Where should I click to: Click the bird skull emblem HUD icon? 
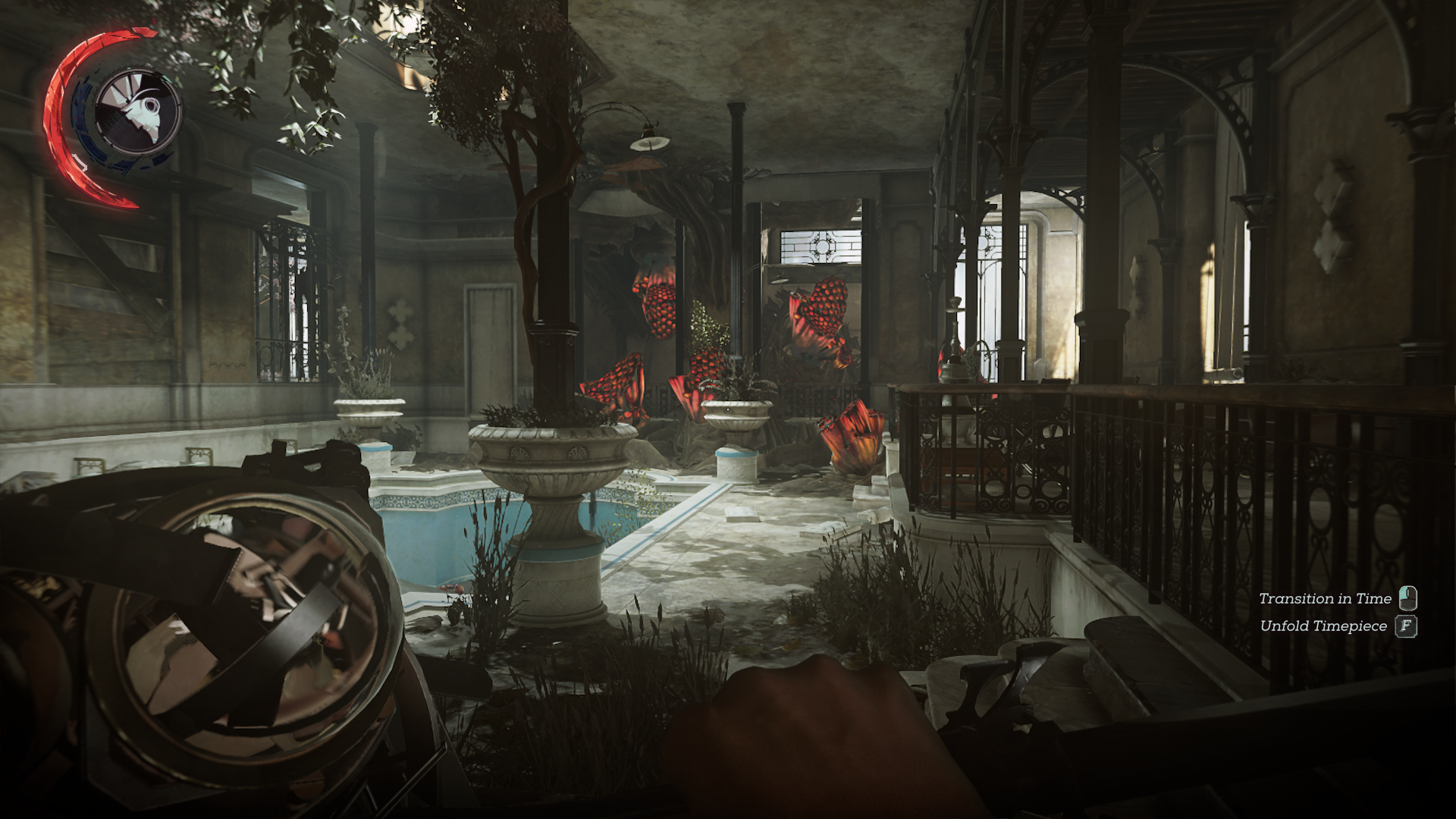click(138, 110)
